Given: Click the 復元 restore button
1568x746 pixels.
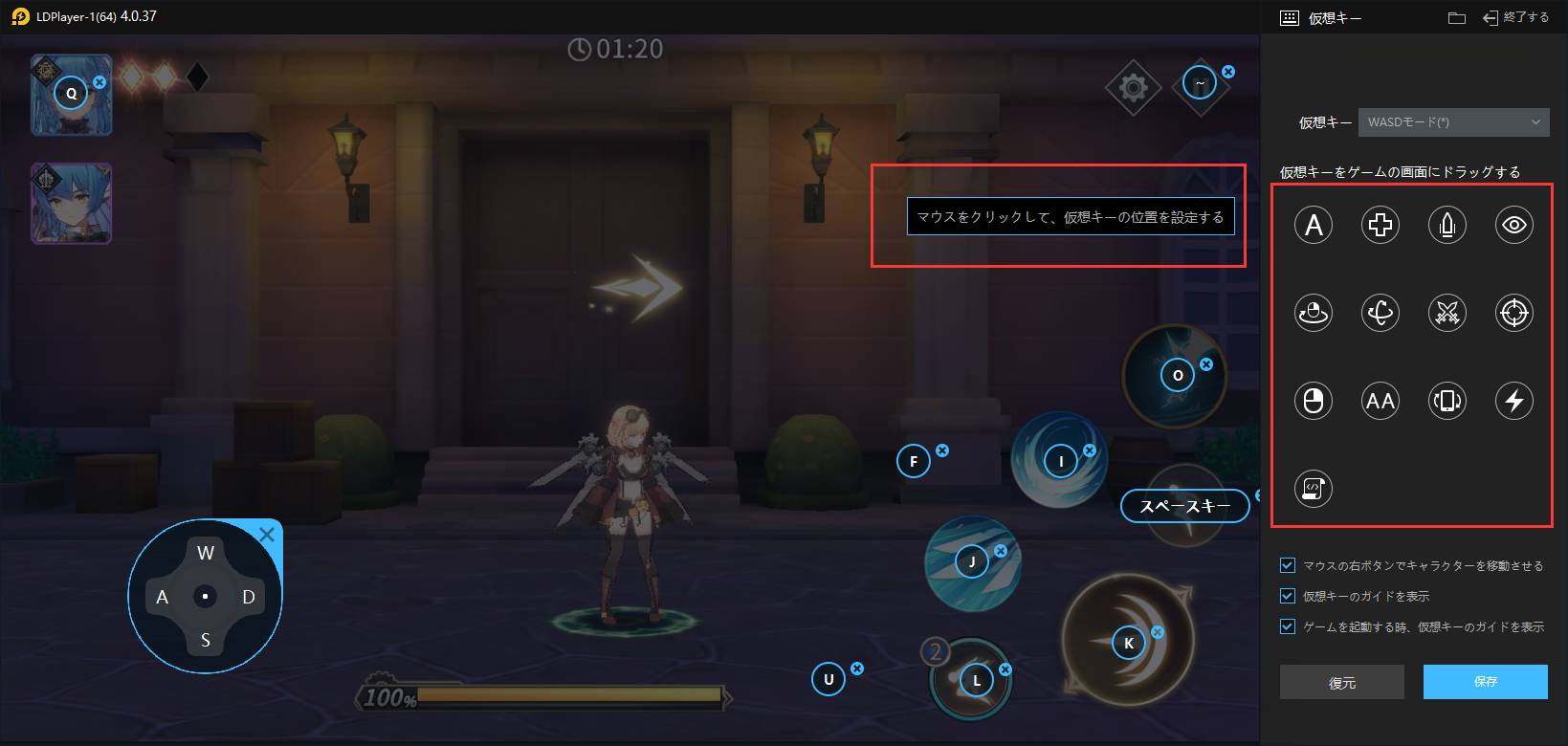Looking at the screenshot, I should point(1341,682).
